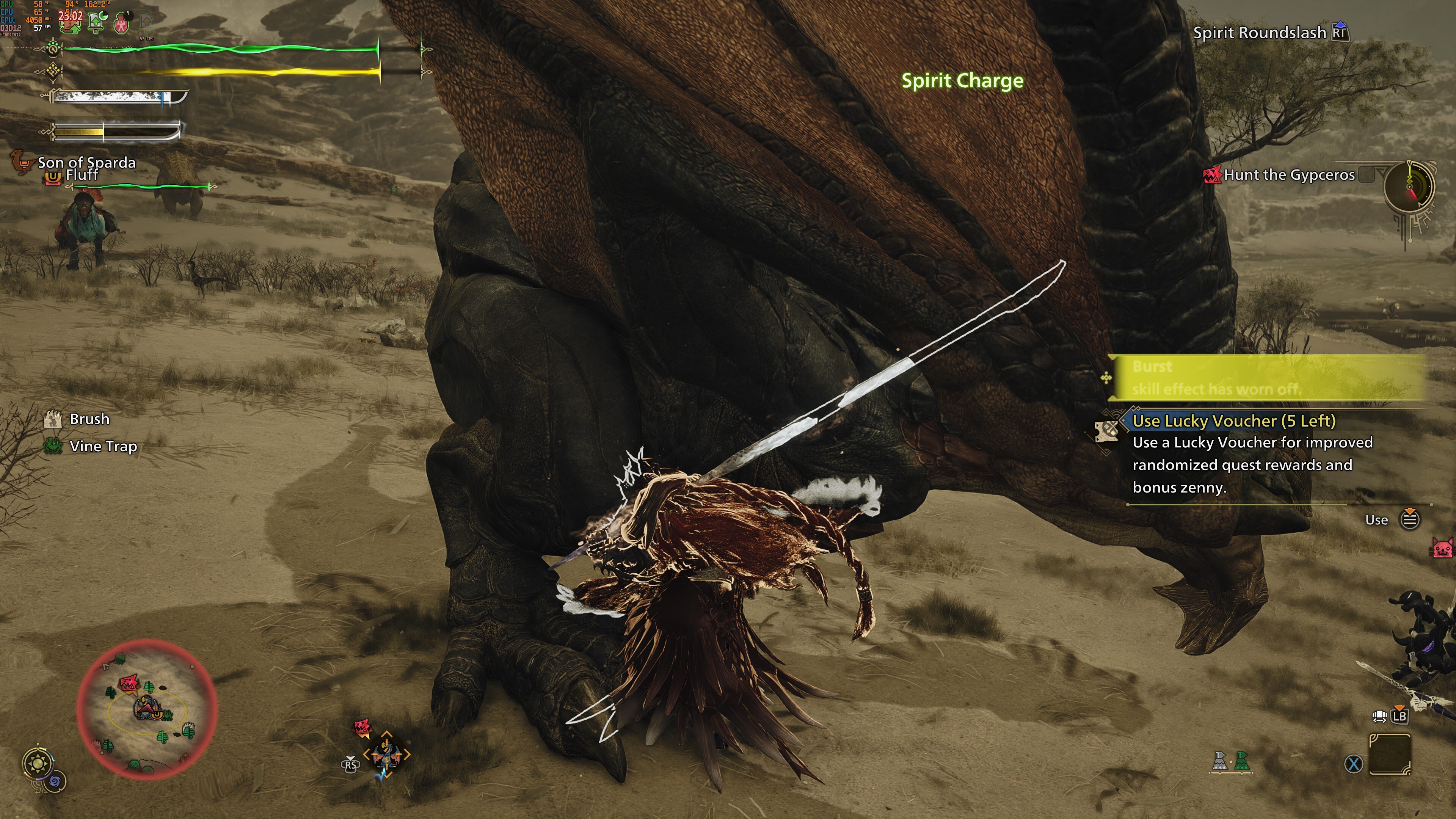Select the Brush item icon

coord(52,419)
